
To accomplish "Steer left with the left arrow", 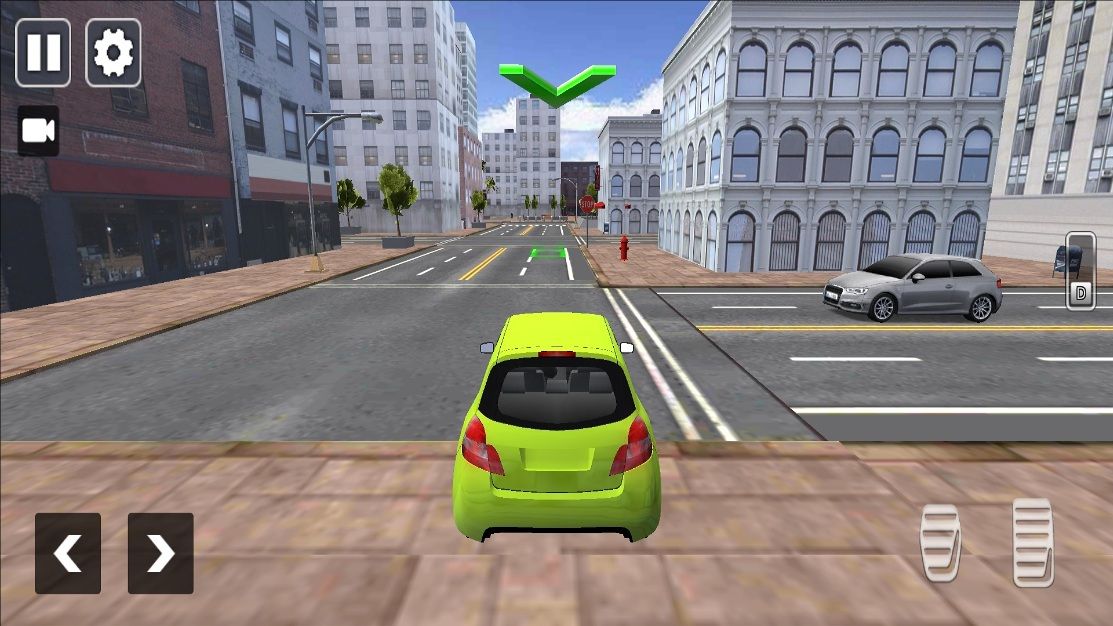I will click(x=68, y=553).
